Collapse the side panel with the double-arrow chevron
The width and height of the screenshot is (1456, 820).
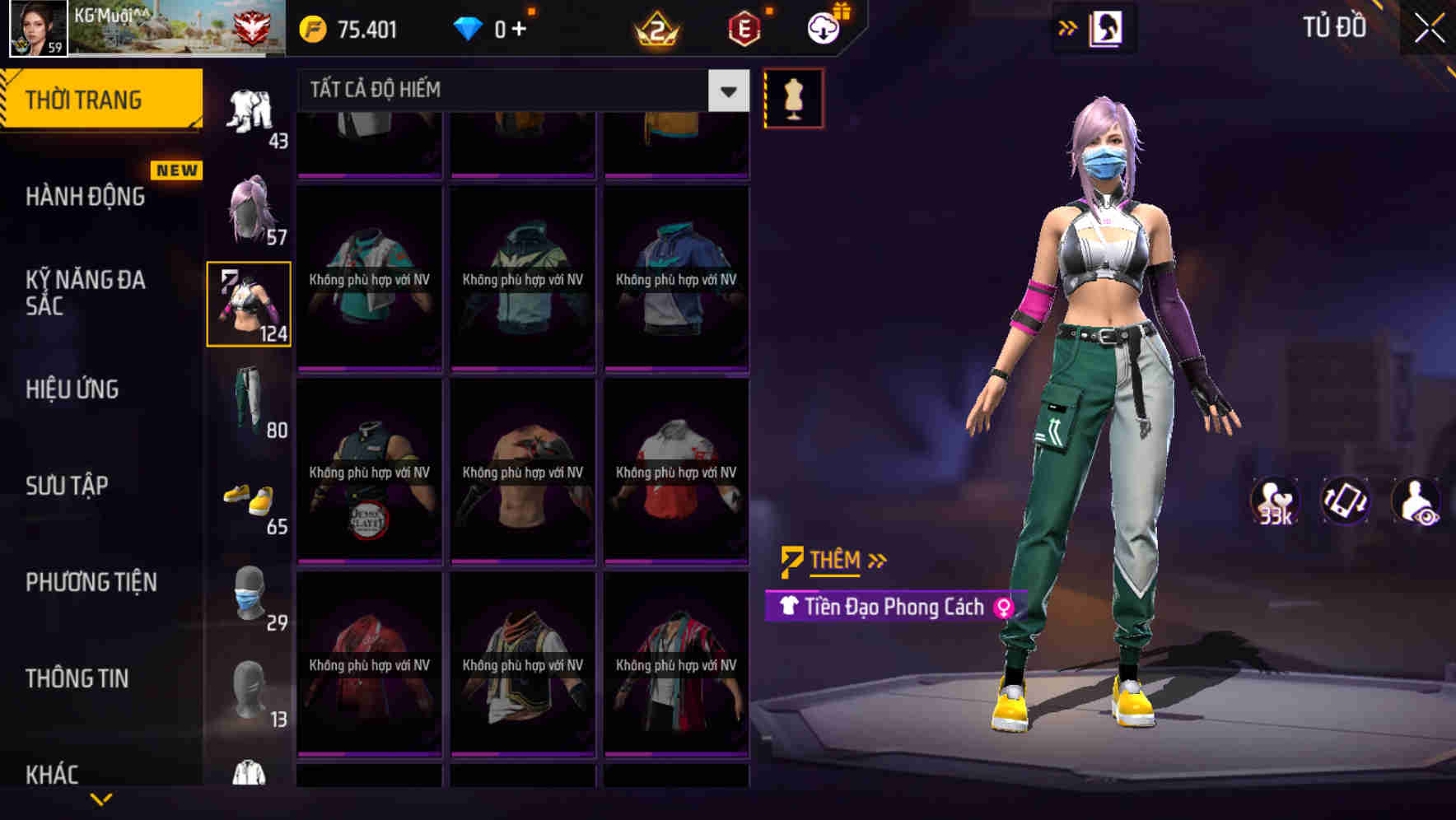point(1067,27)
